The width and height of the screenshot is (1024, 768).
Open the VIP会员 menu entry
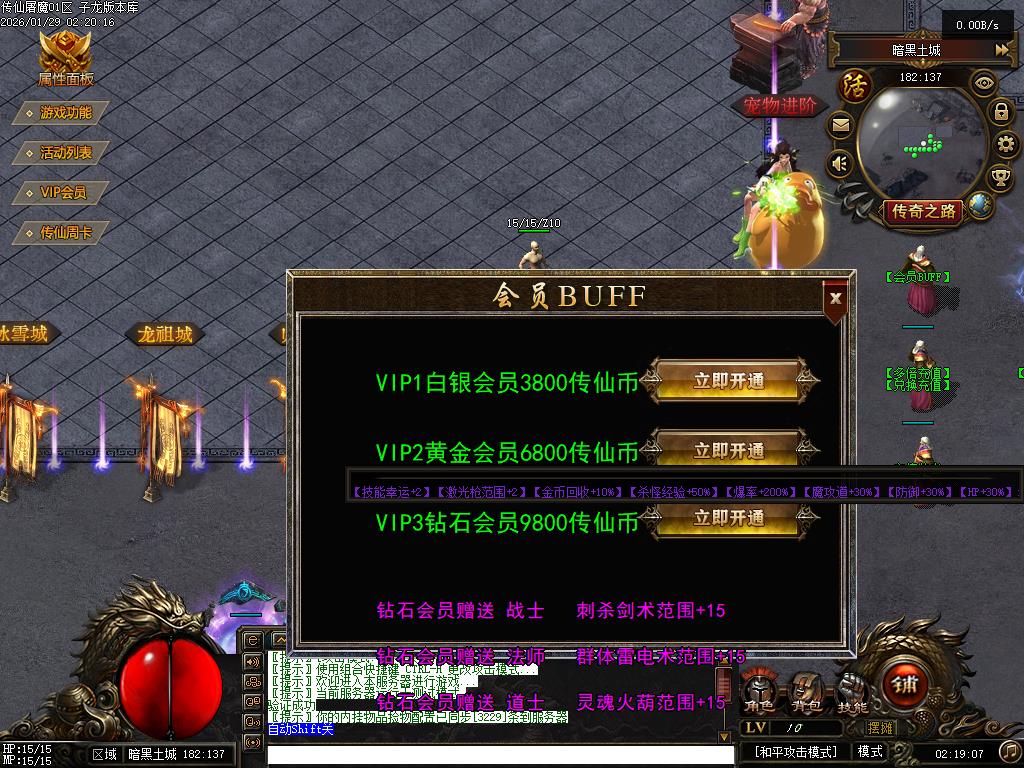point(62,193)
